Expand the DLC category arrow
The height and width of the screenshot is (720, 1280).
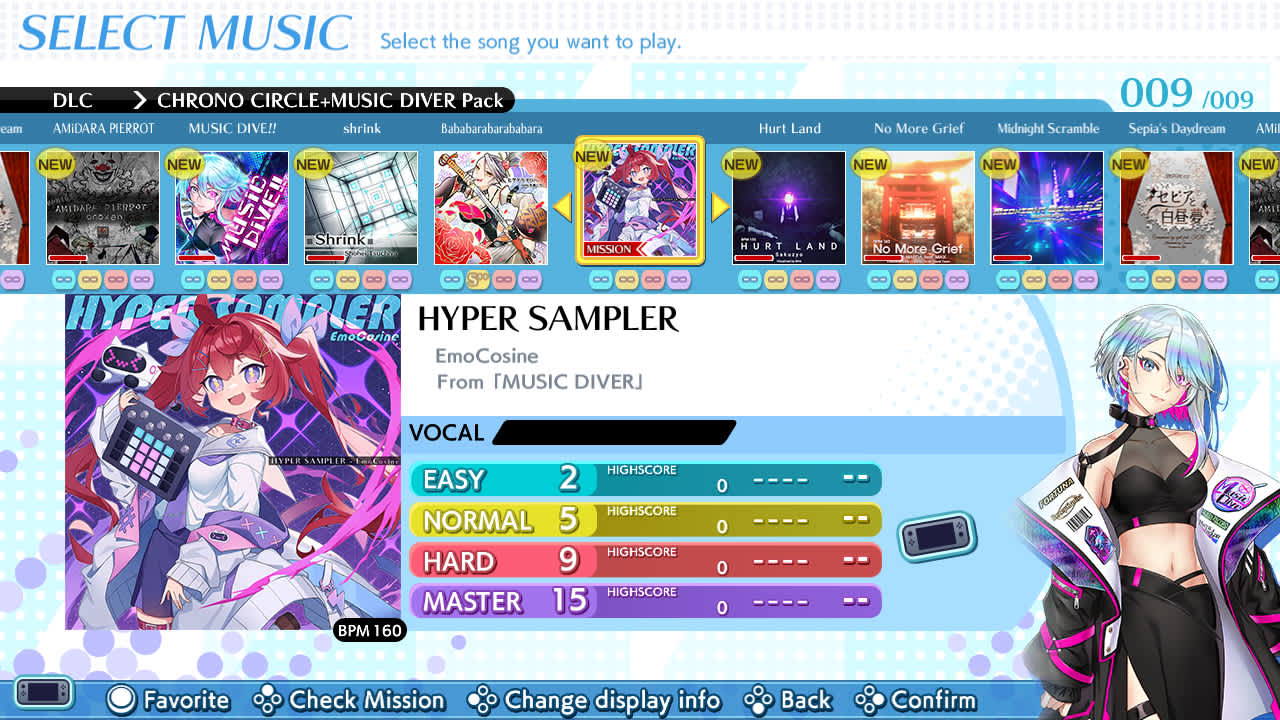click(x=138, y=100)
